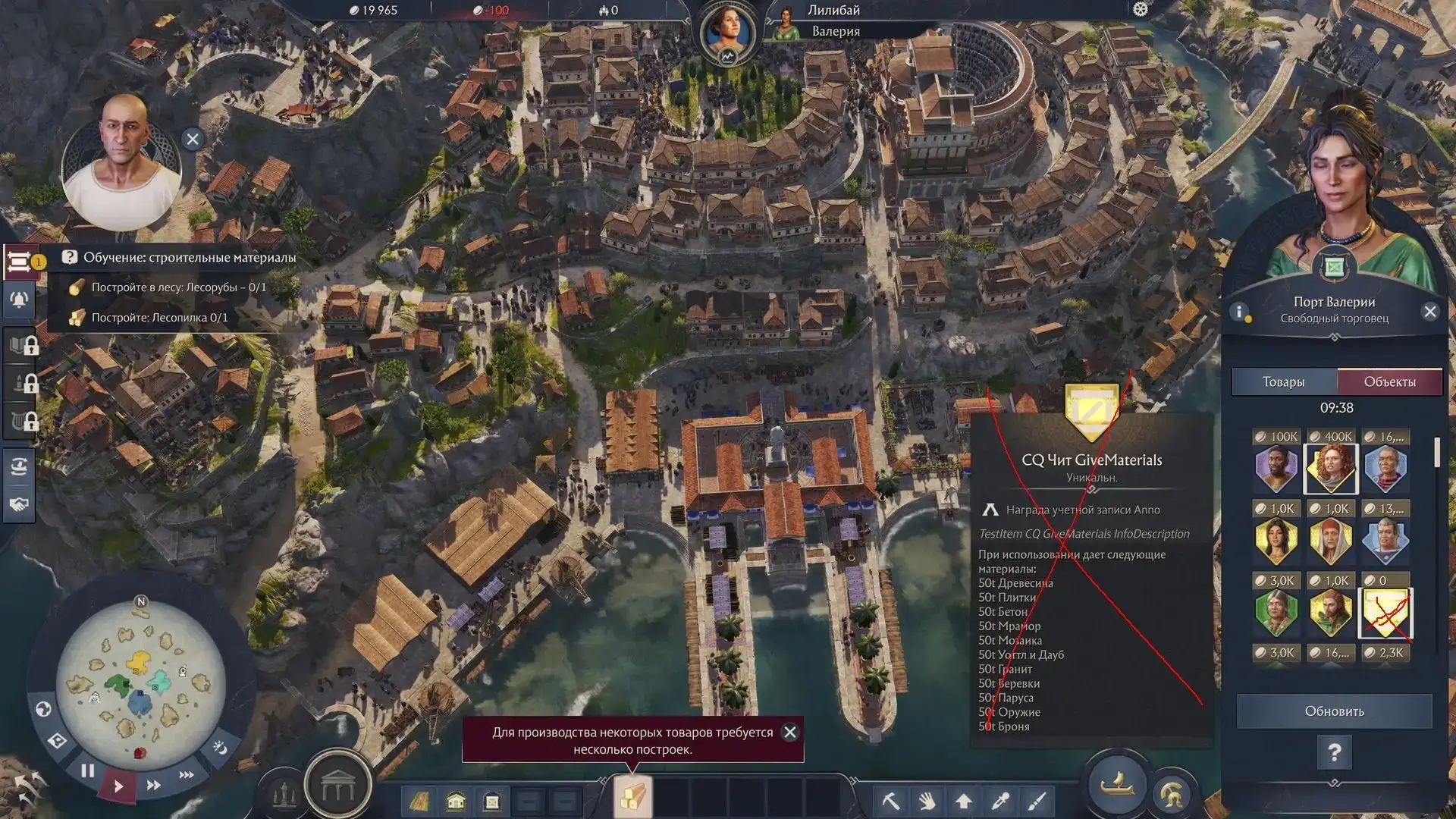Viewport: 1456px width, 819px height.
Task: Open the settings gear
Action: pyautogui.click(x=1141, y=10)
